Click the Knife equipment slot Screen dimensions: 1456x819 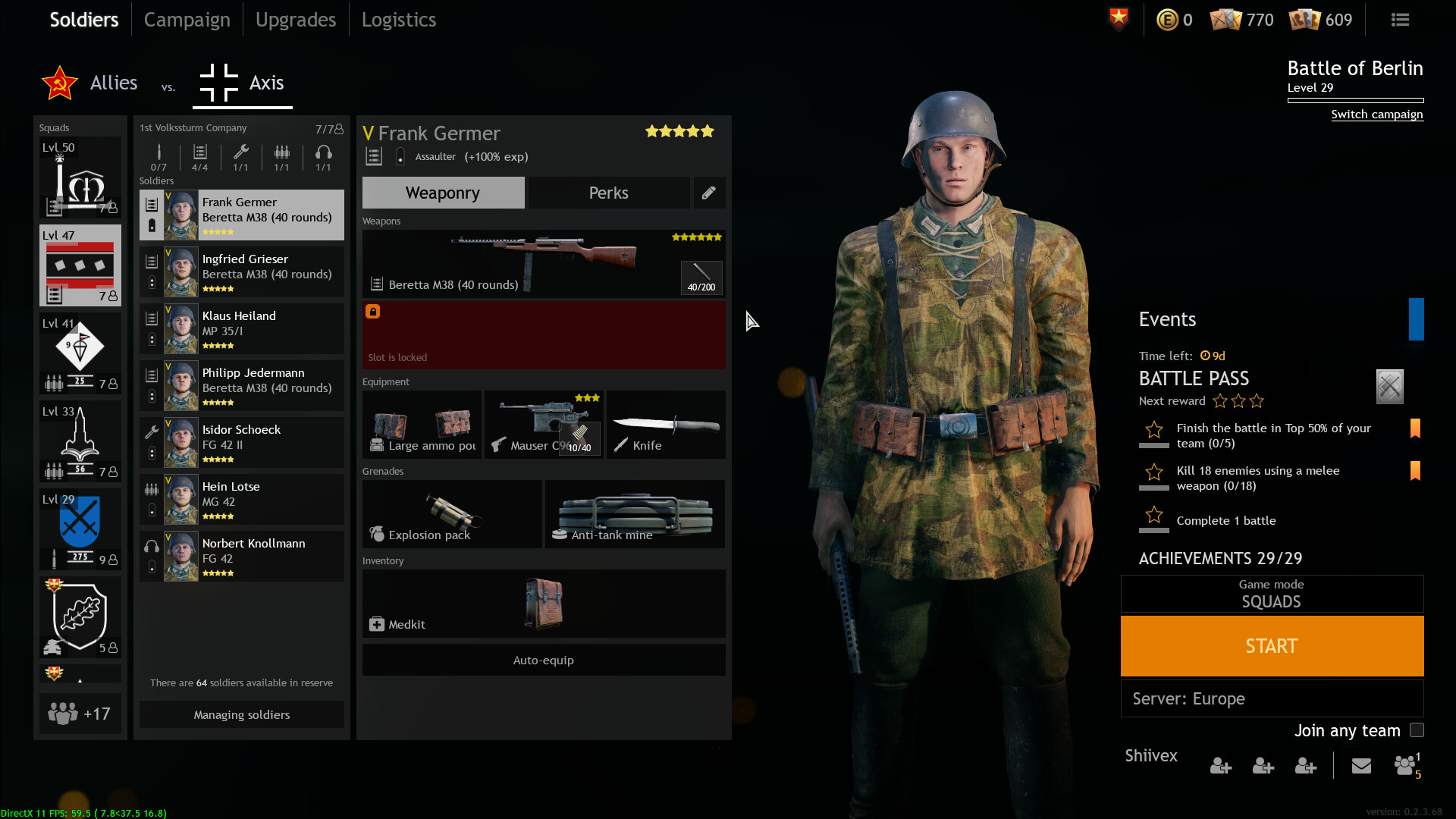666,424
